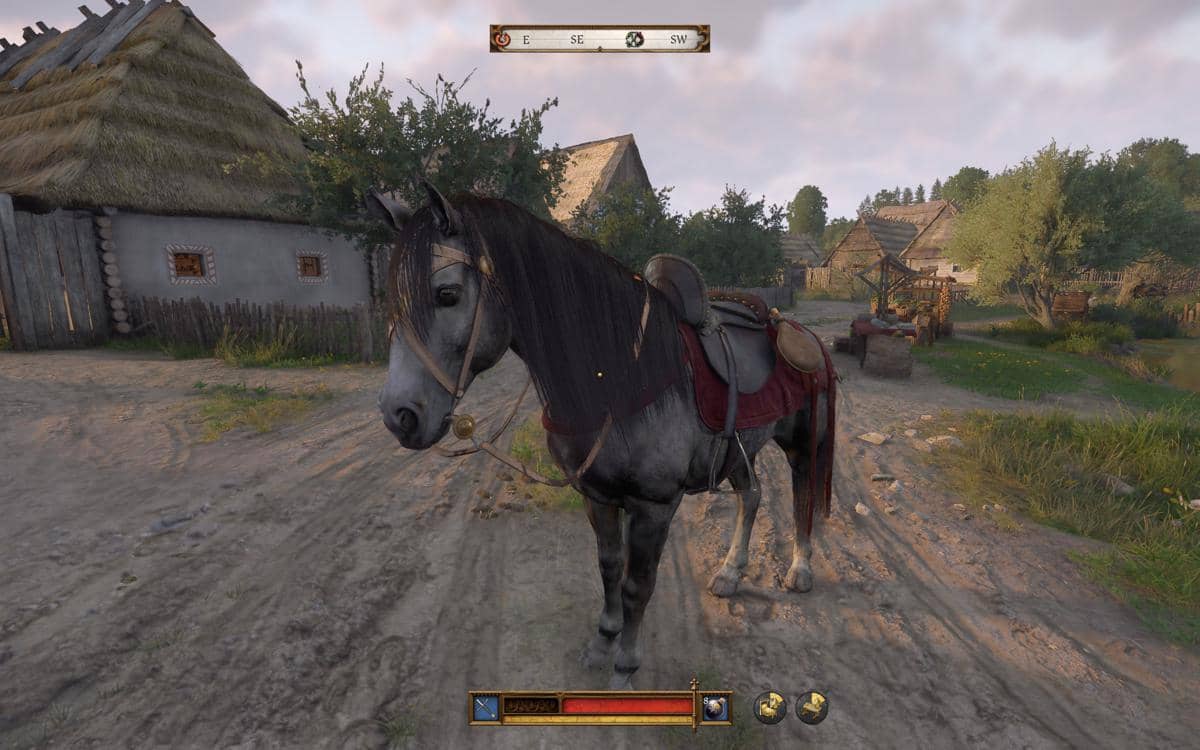The height and width of the screenshot is (750, 1200).
Task: Click the round flask icon beside the health bar
Action: pos(715,707)
